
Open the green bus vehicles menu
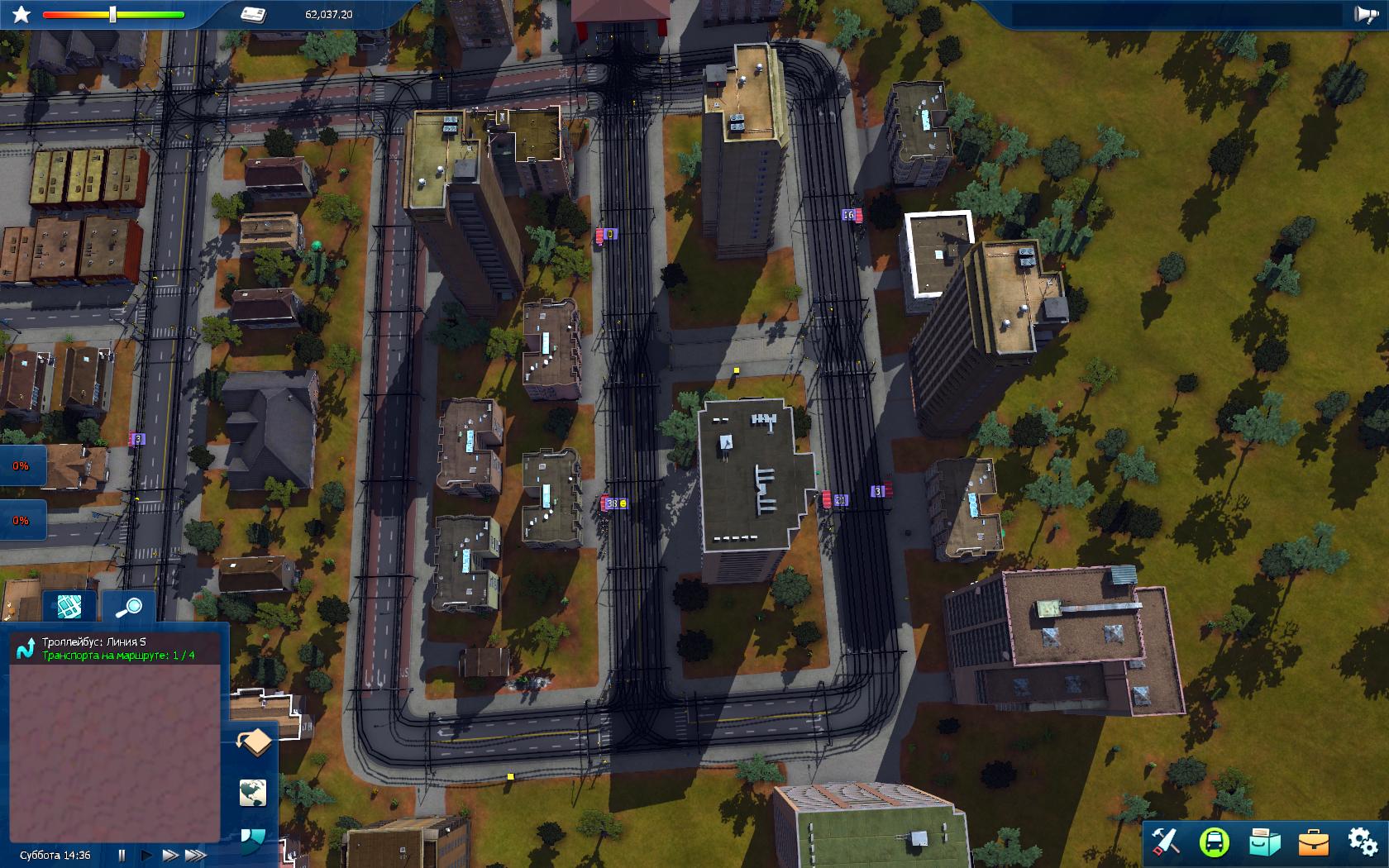[x=1214, y=842]
